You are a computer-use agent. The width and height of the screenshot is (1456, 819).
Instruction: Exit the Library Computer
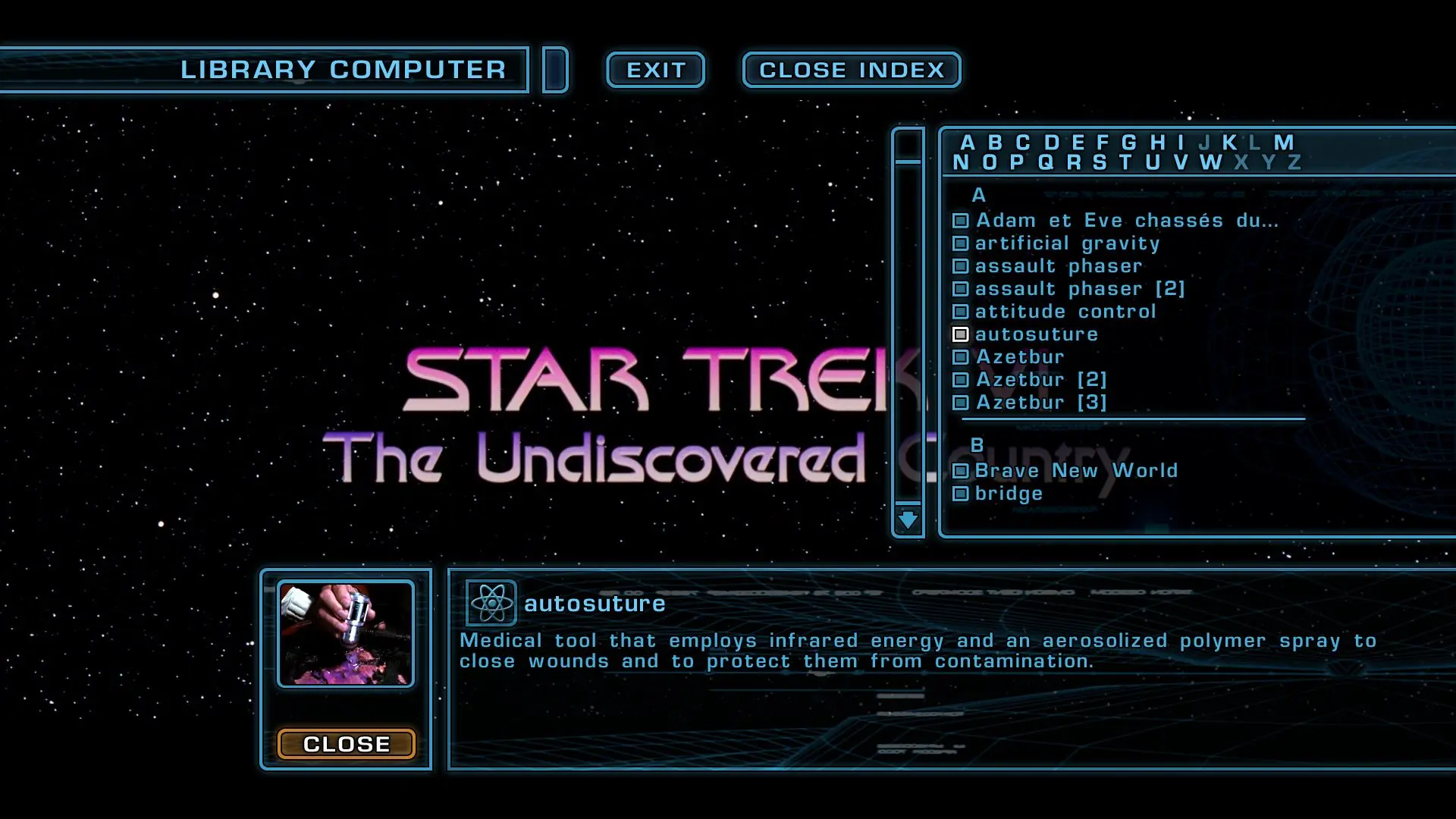pyautogui.click(x=655, y=70)
